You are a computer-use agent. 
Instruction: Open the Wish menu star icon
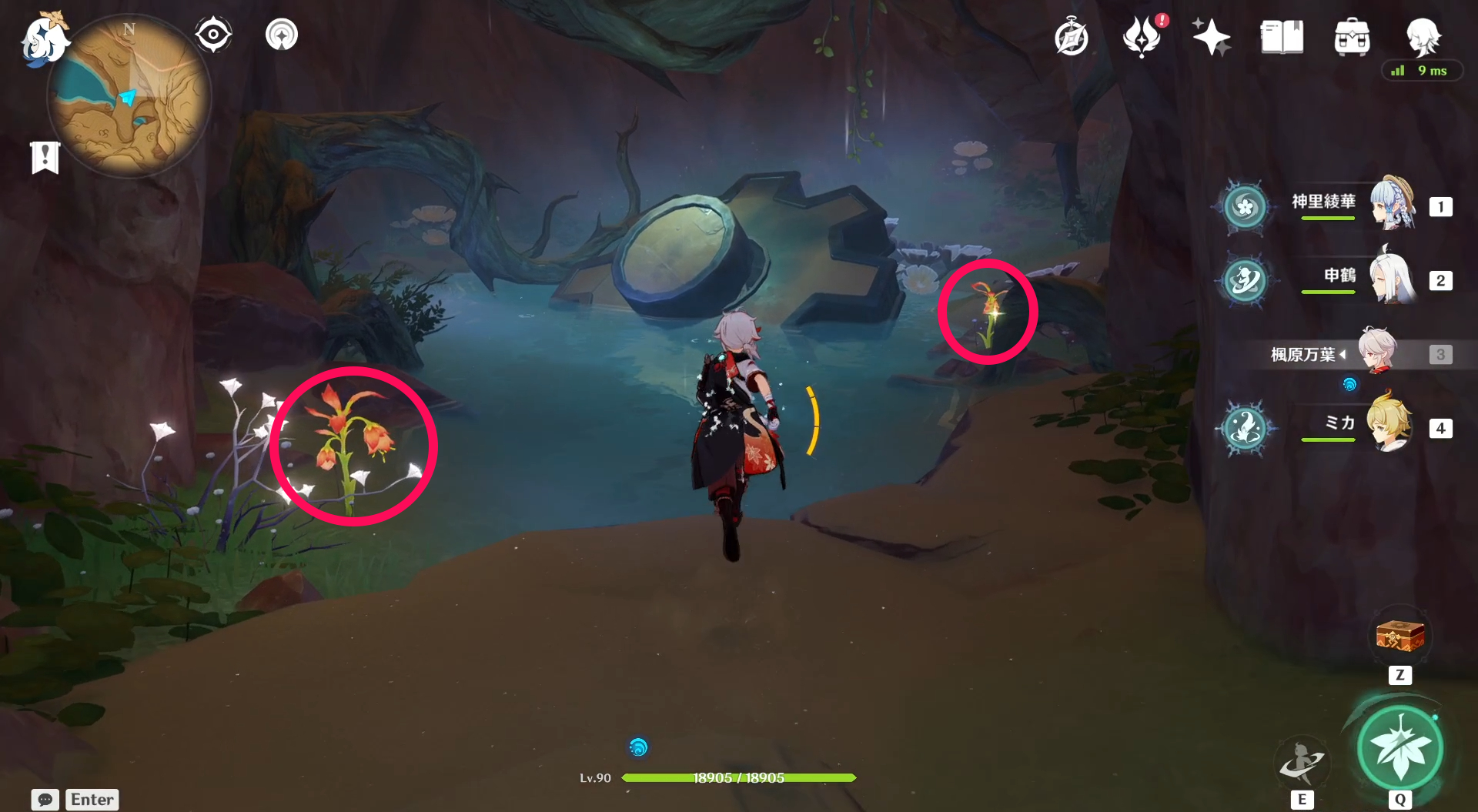tap(1210, 36)
